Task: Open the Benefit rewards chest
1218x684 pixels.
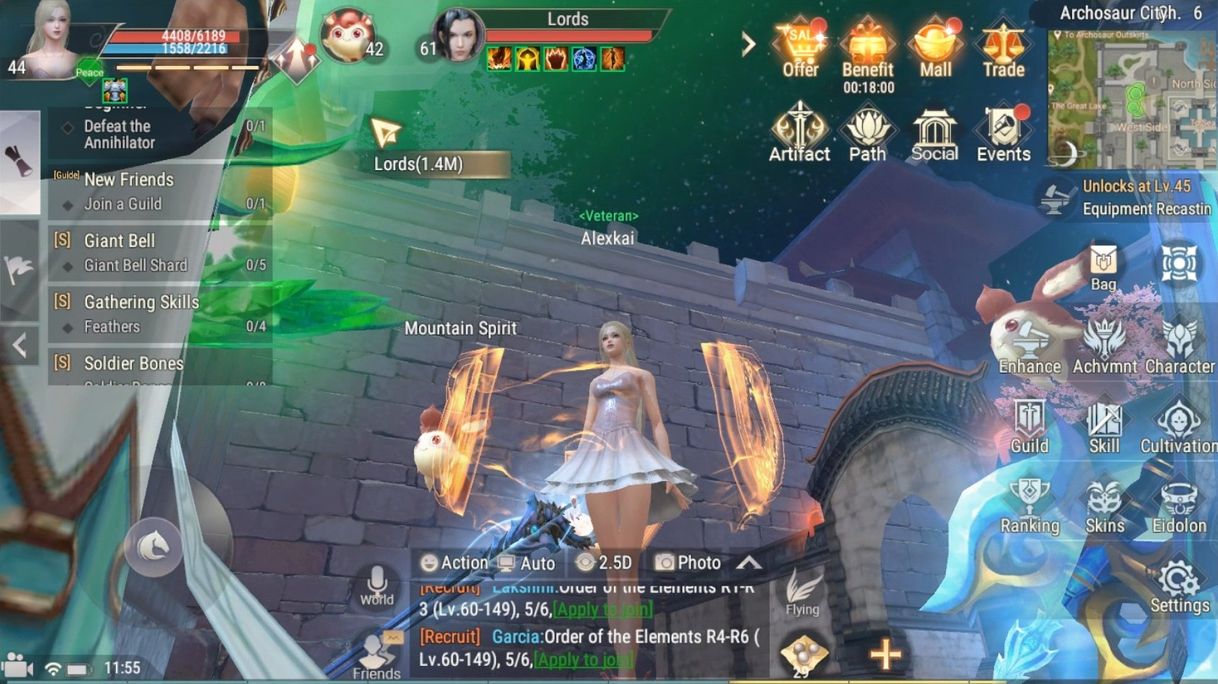Action: (867, 47)
